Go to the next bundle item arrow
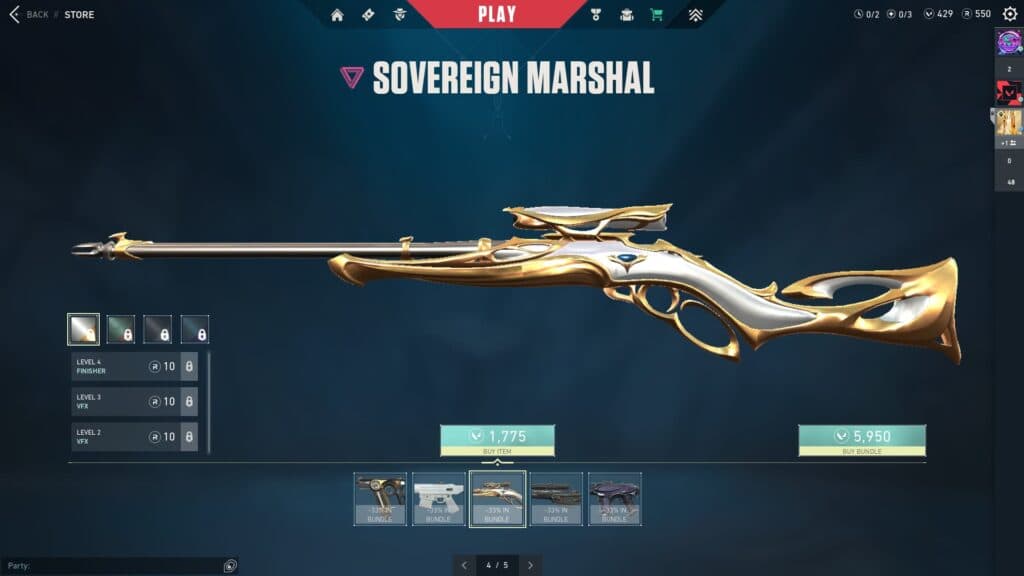Image resolution: width=1024 pixels, height=576 pixels. click(x=530, y=565)
